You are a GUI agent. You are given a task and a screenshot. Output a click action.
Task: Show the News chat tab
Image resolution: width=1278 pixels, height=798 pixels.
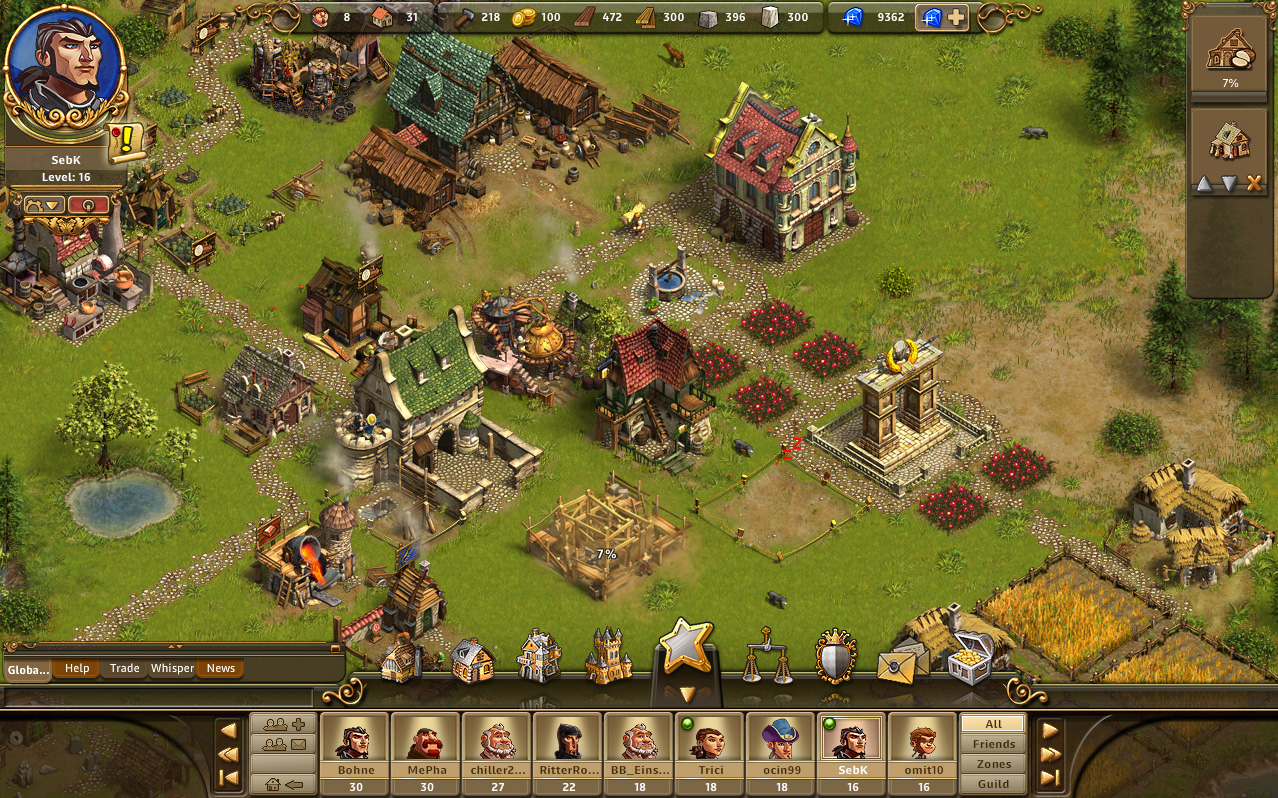[x=221, y=668]
